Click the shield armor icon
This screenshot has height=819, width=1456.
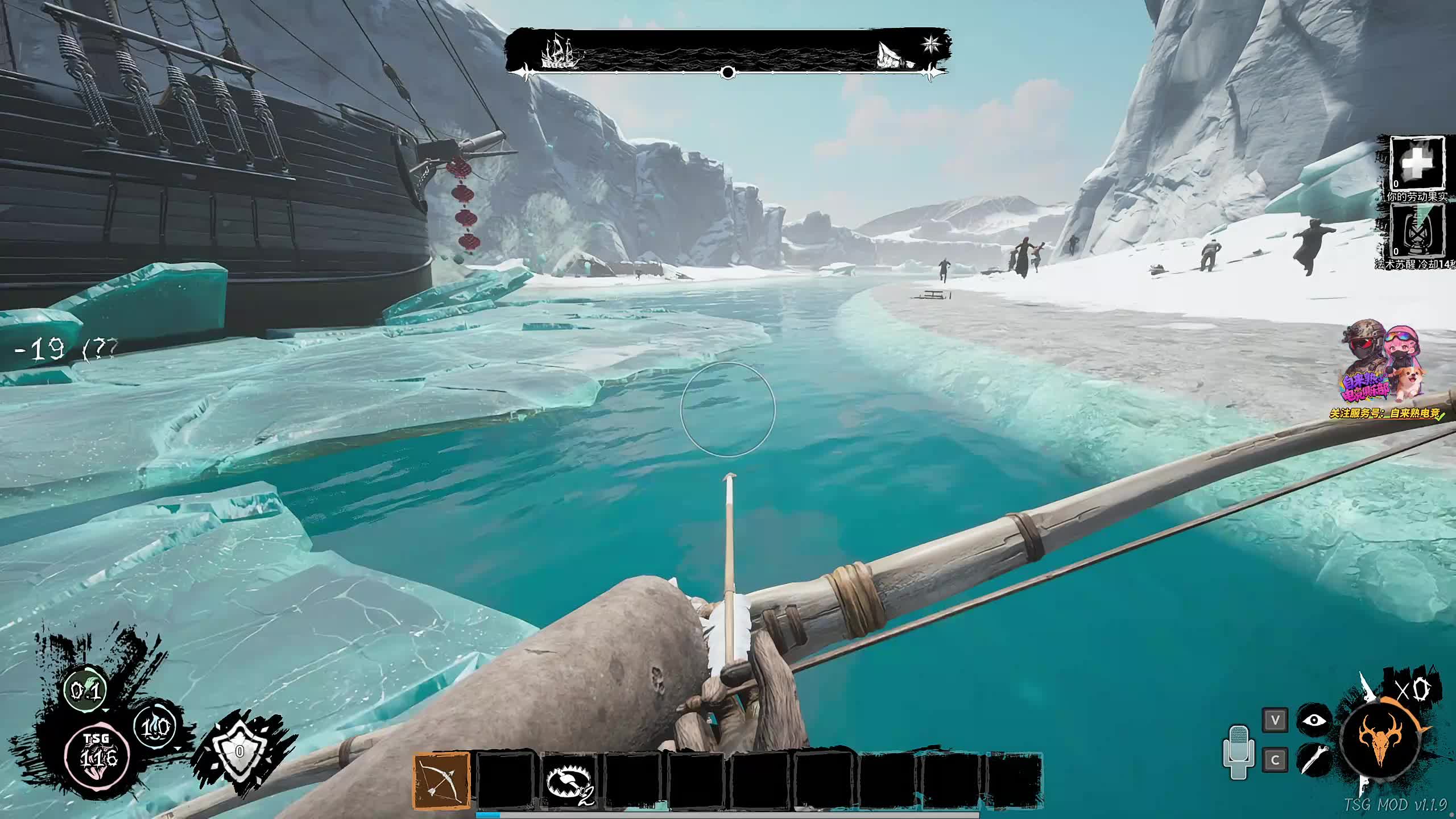[239, 751]
